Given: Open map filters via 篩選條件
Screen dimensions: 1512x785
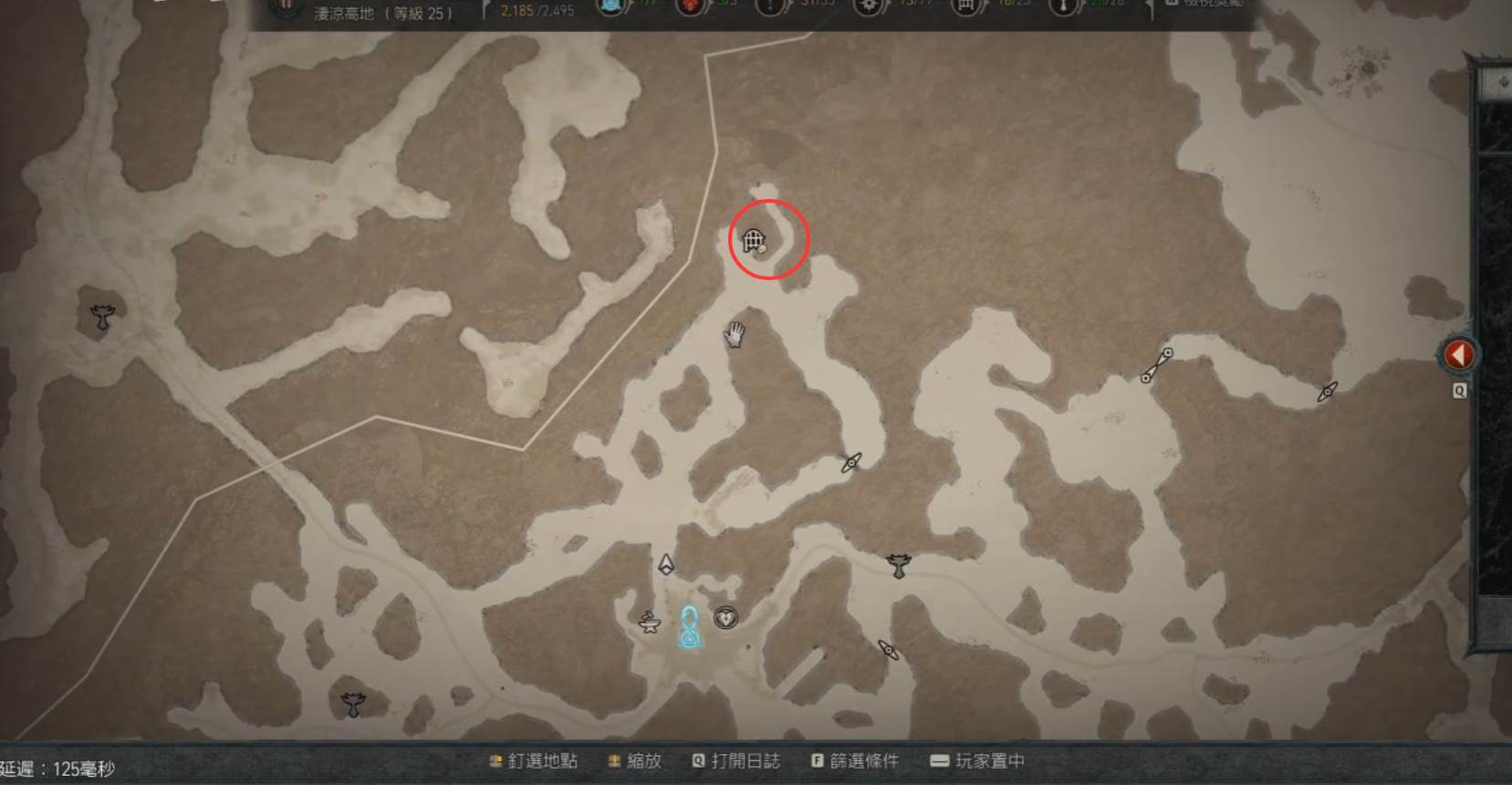Looking at the screenshot, I should coord(855,761).
